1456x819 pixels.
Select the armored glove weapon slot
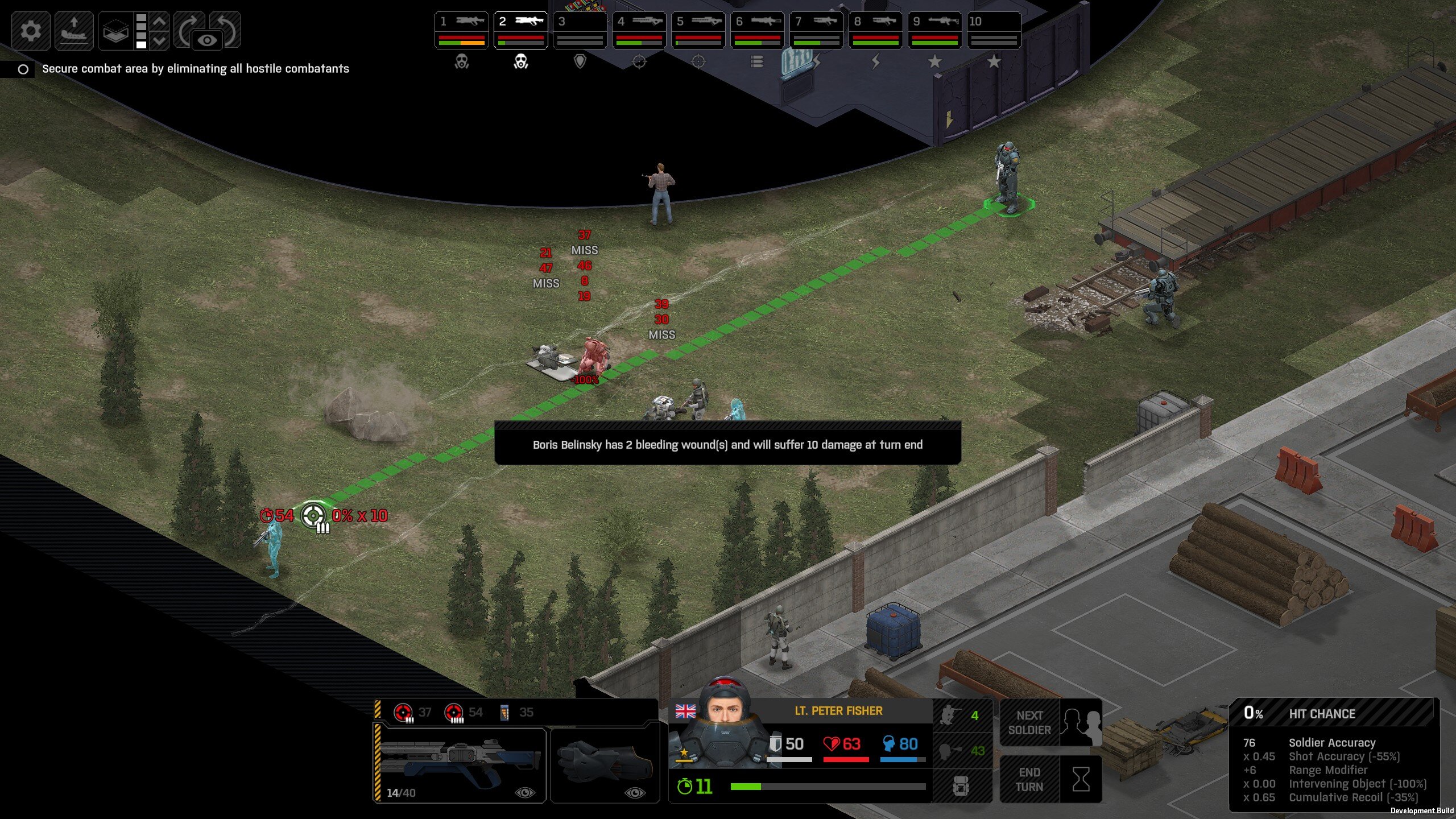point(605,763)
